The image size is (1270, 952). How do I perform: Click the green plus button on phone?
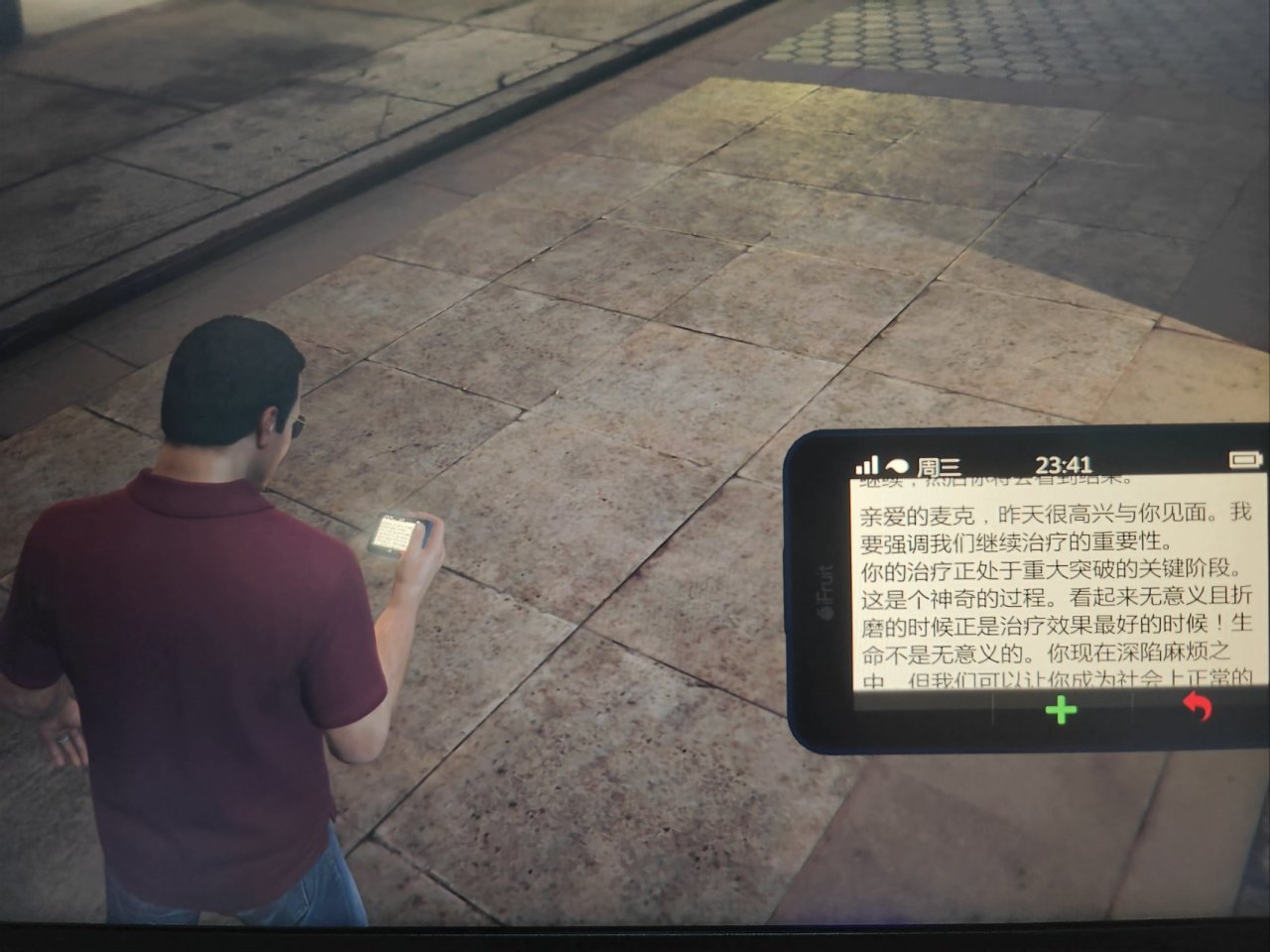[x=1062, y=709]
